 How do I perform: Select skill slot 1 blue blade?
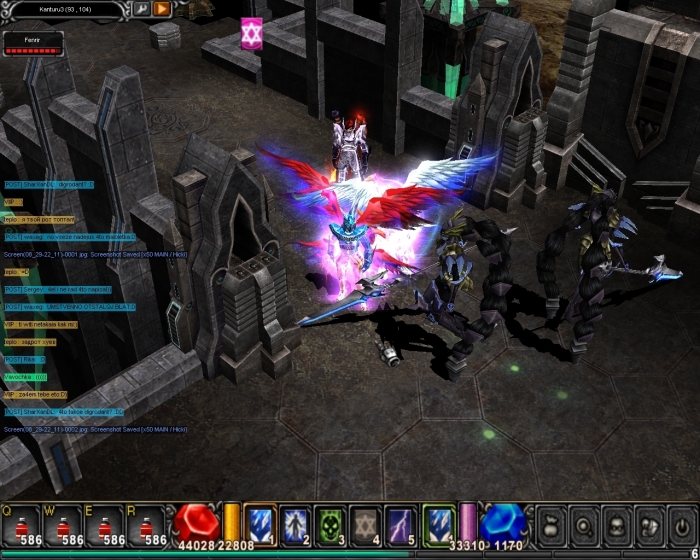(x=260, y=522)
